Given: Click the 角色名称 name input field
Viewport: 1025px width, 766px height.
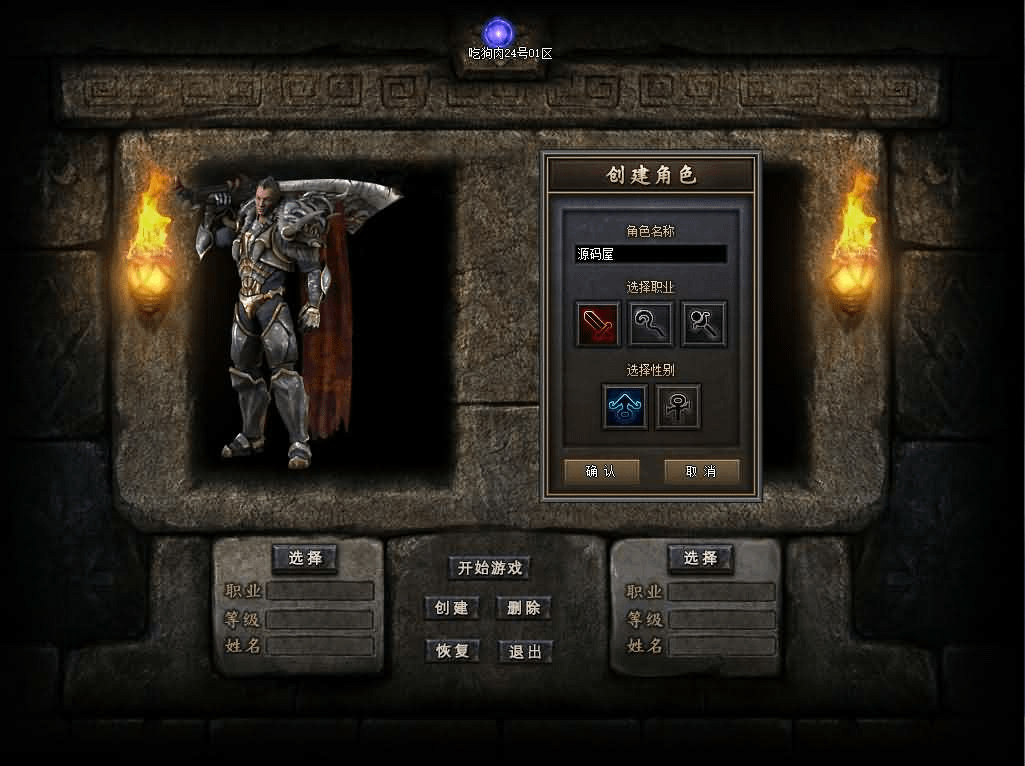Looking at the screenshot, I should tap(650, 254).
